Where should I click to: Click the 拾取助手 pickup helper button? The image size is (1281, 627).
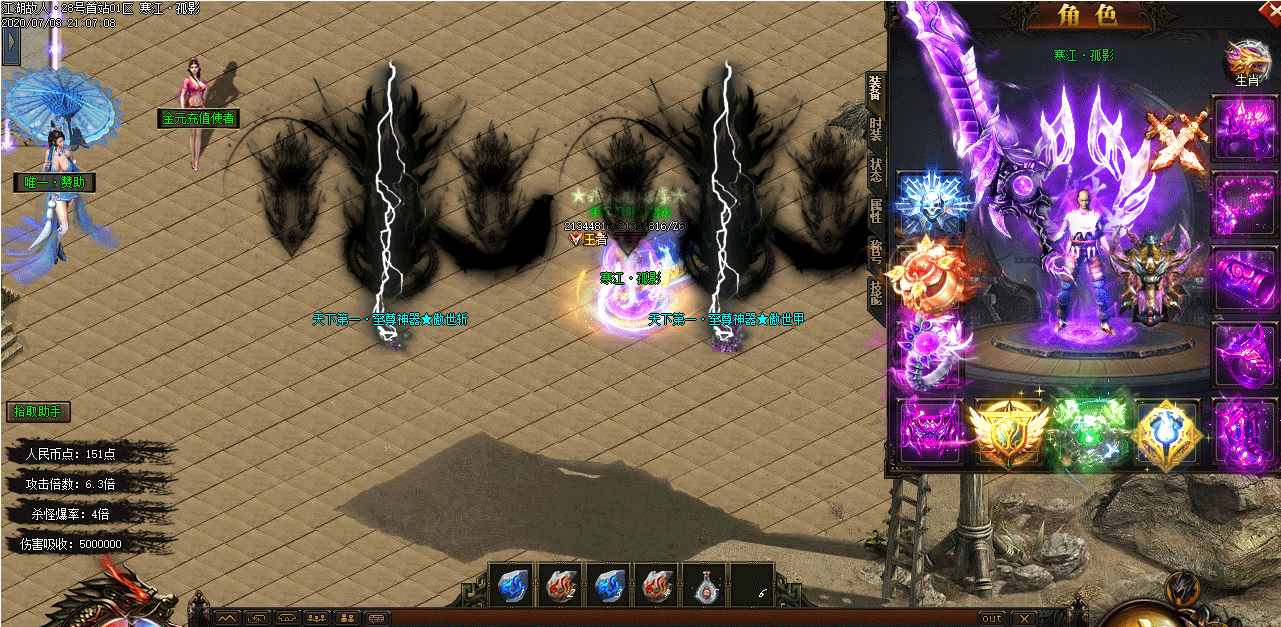pos(38,411)
